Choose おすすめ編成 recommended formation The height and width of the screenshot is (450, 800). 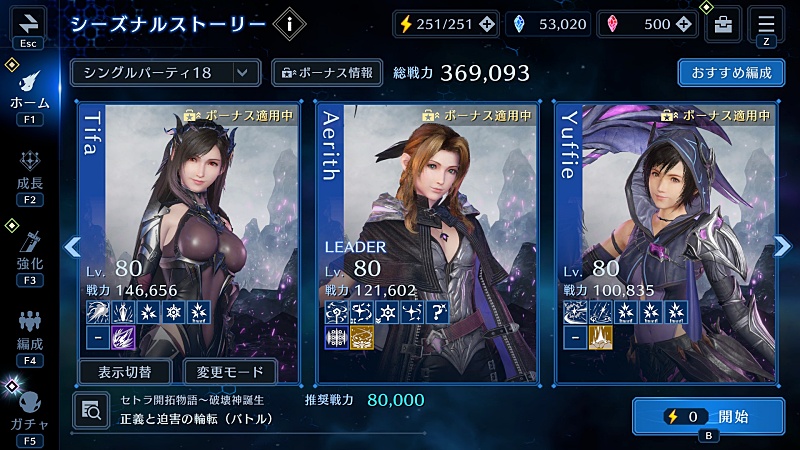(x=730, y=72)
